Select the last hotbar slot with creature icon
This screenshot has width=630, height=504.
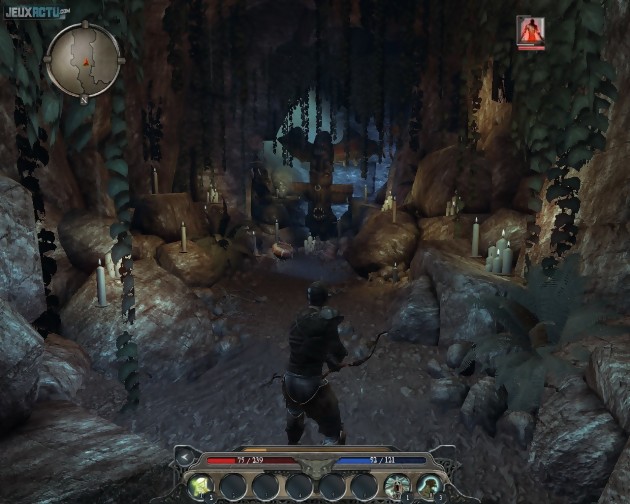428,487
